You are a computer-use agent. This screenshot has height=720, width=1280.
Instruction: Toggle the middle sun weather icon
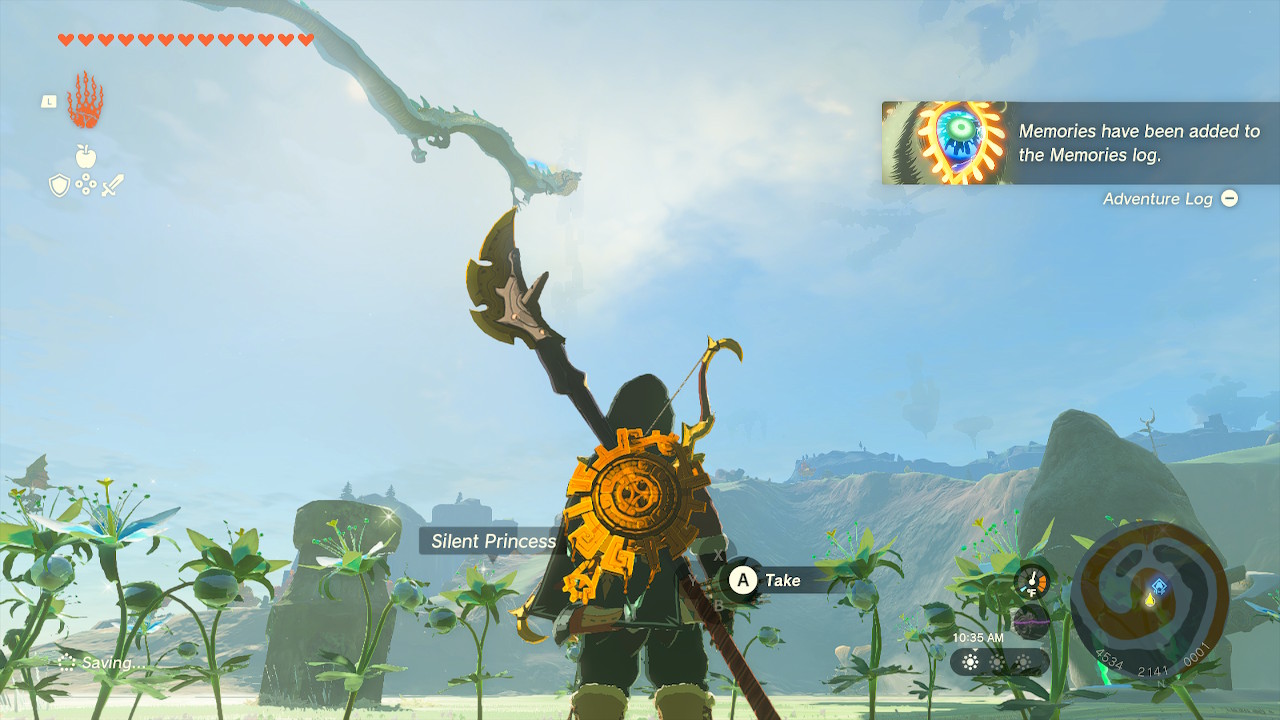pyautogui.click(x=996, y=663)
